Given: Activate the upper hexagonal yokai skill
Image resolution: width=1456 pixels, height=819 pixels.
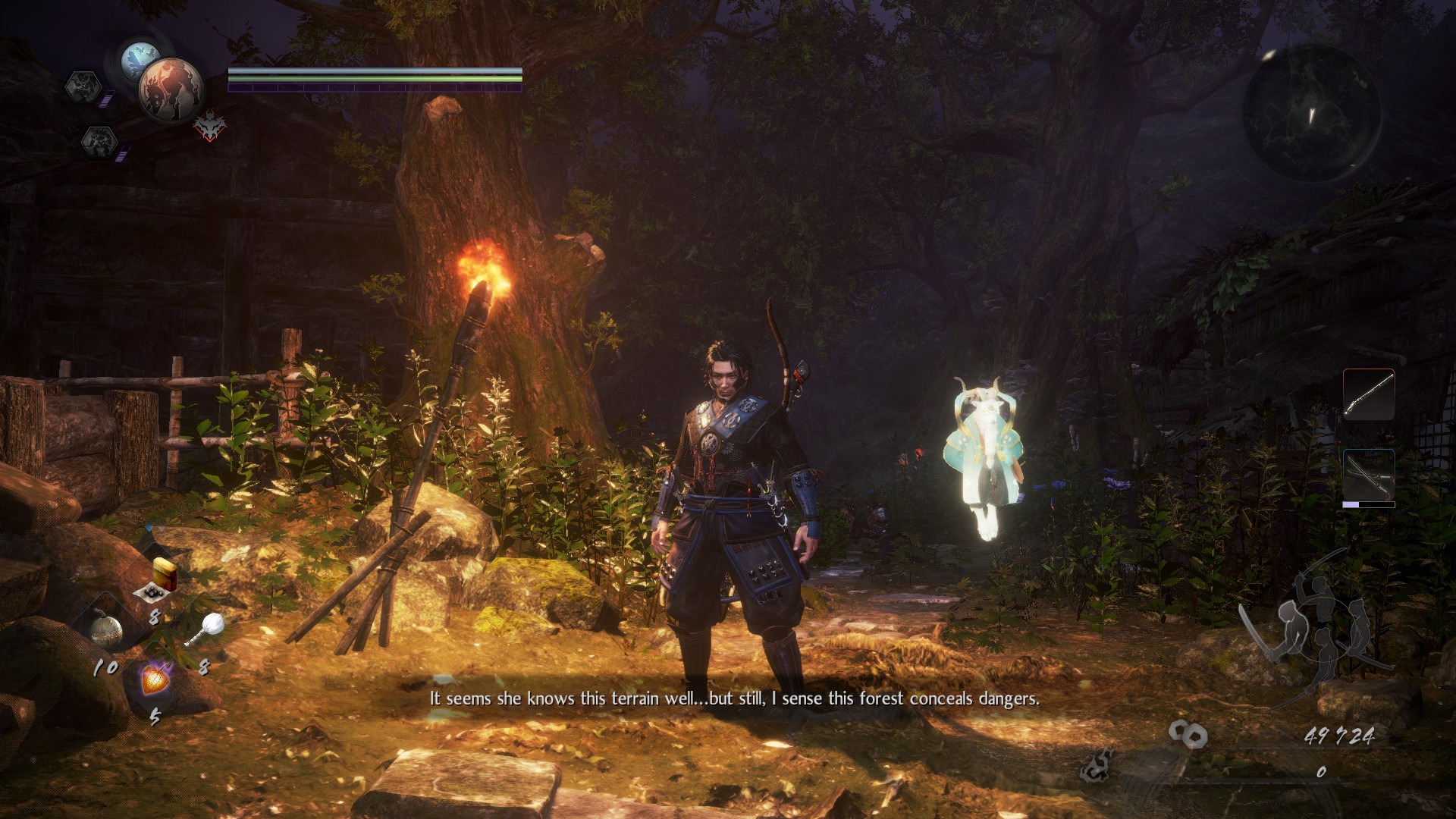Looking at the screenshot, I should [83, 86].
